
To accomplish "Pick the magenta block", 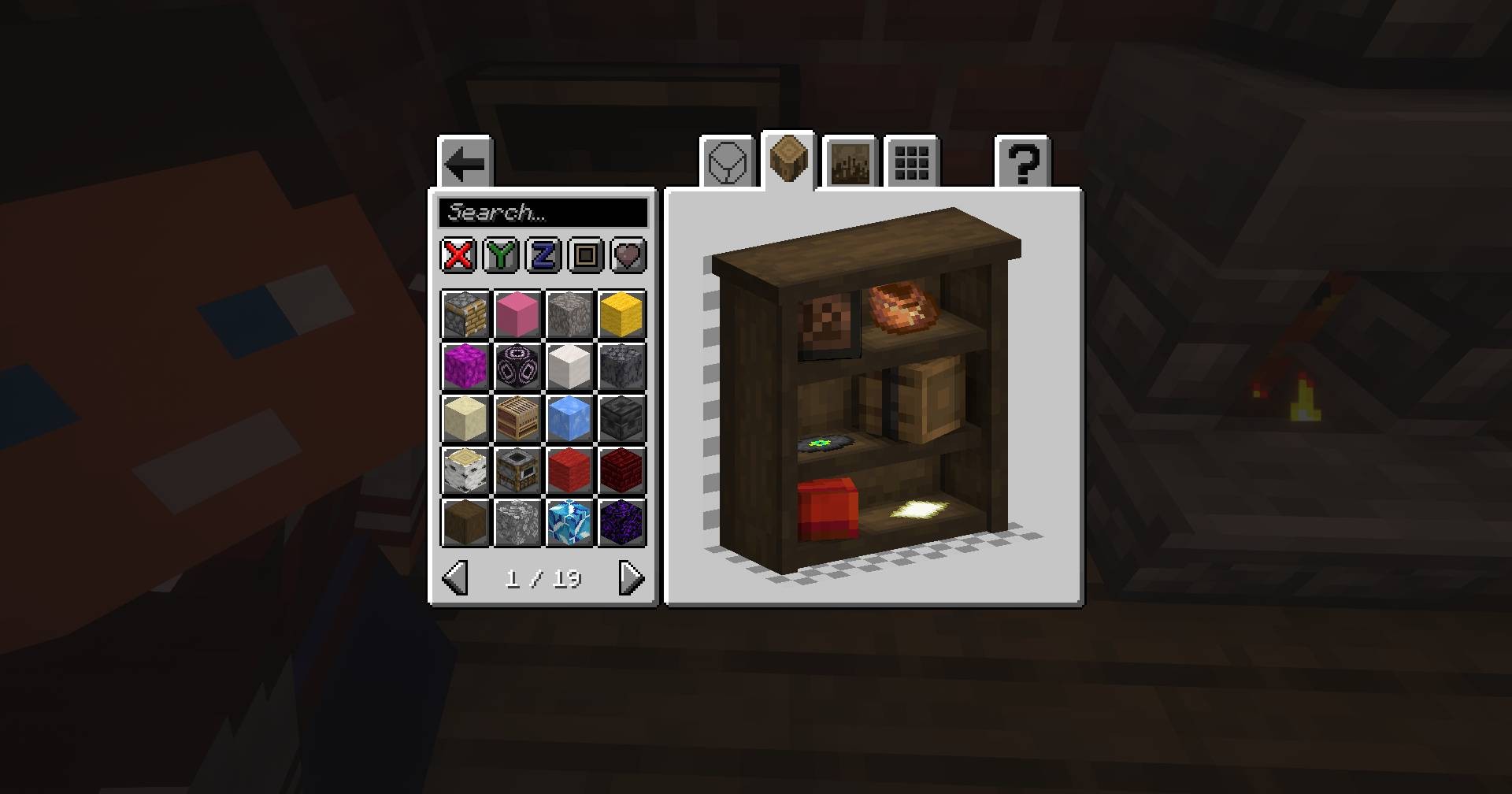I will [x=465, y=365].
